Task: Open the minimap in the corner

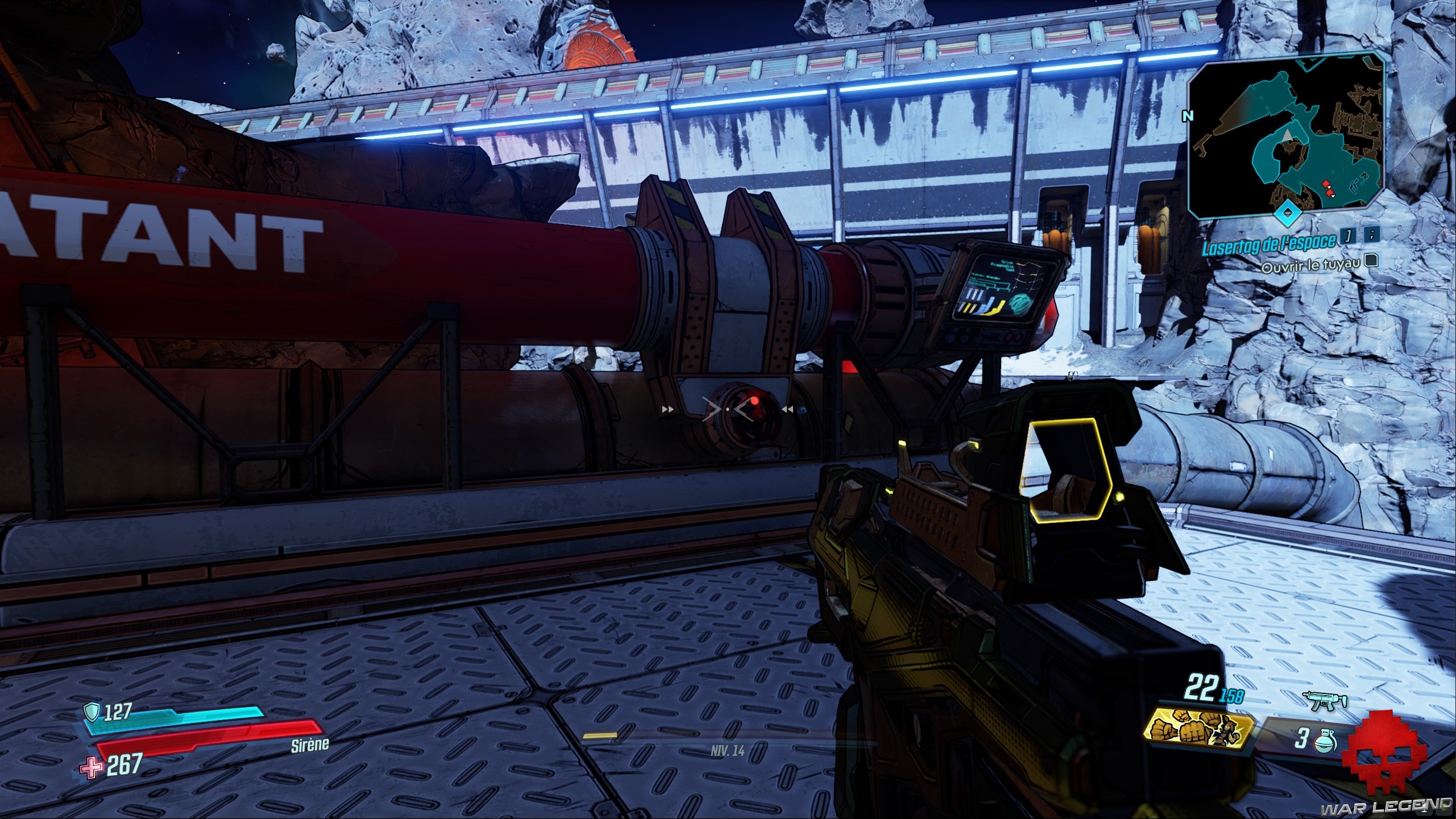Action: point(1286,134)
